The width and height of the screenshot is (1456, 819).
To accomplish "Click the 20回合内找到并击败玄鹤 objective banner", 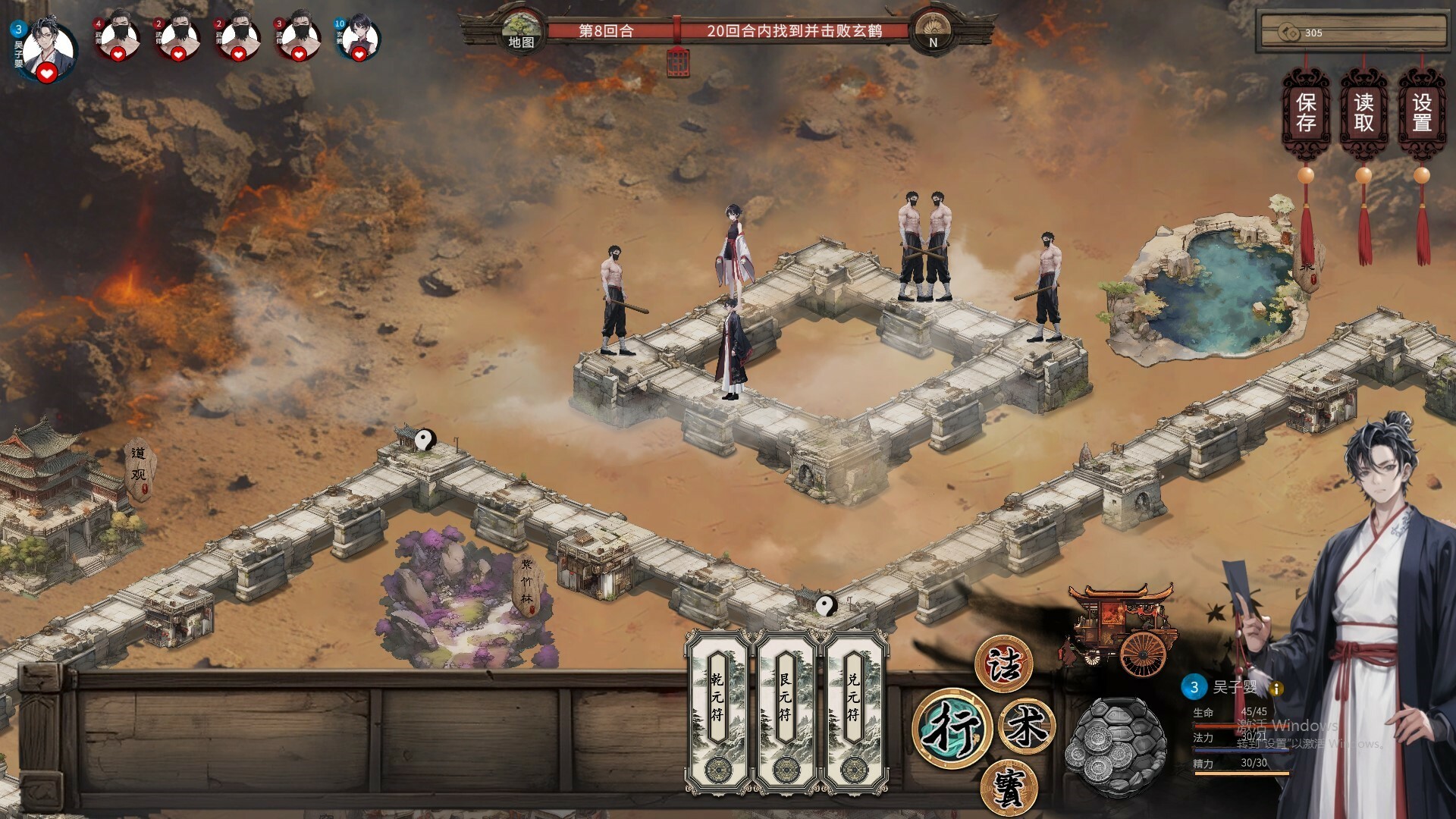I will (x=798, y=32).
